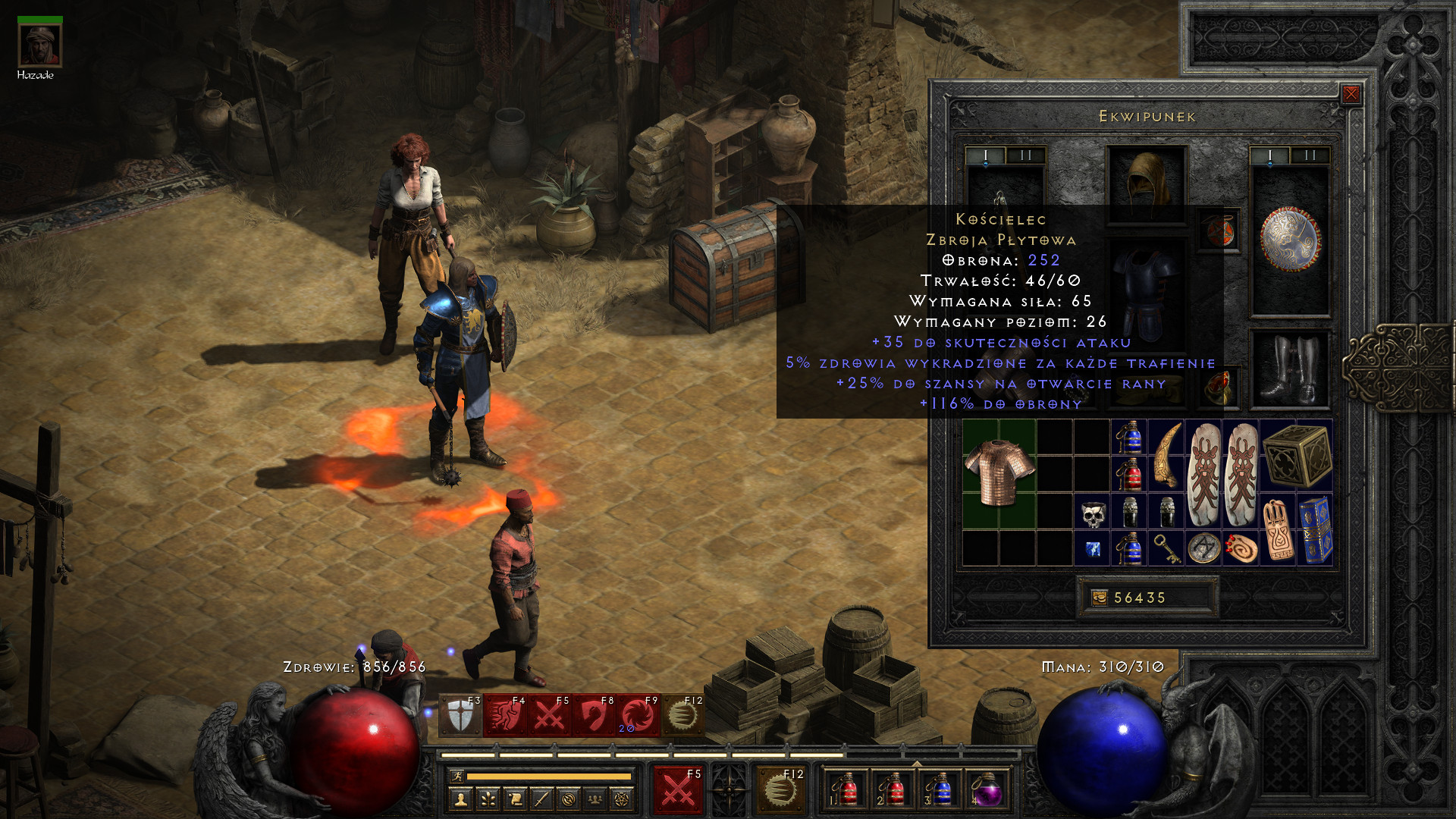Select the copper armor in the backpack
The image size is (1456, 819).
click(x=999, y=472)
